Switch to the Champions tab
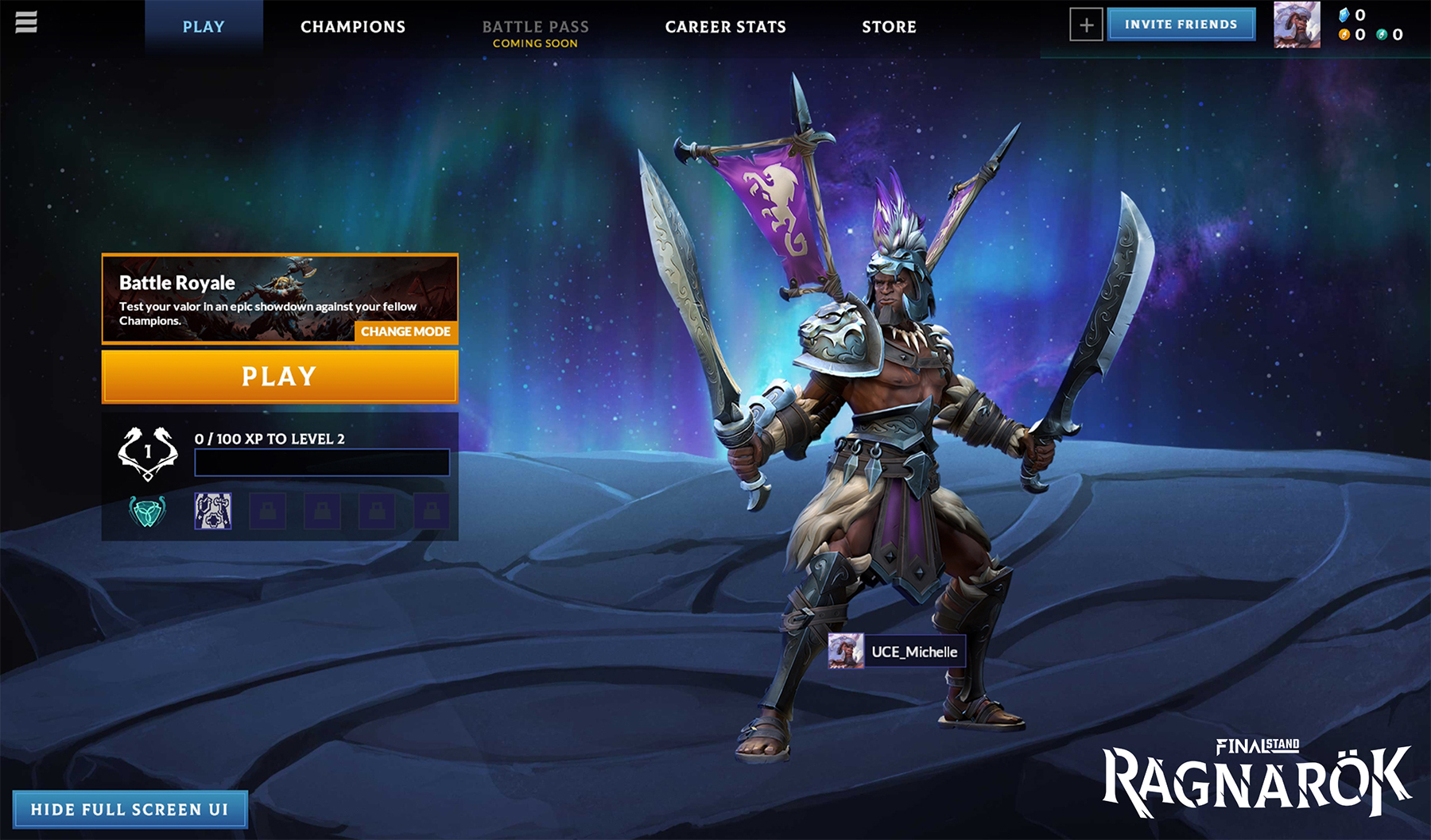The image size is (1431, 840). [x=352, y=26]
